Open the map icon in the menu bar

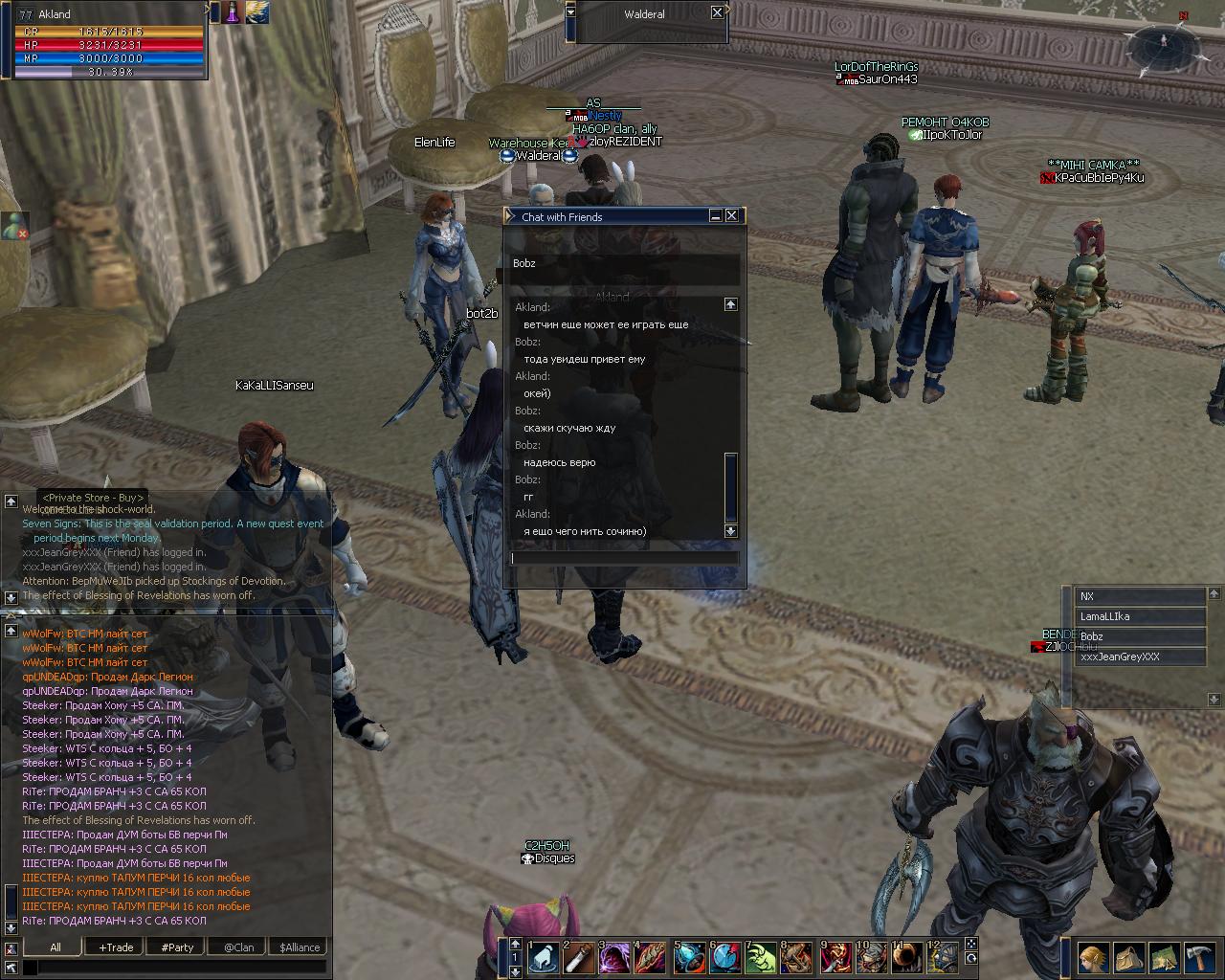[x=1164, y=957]
